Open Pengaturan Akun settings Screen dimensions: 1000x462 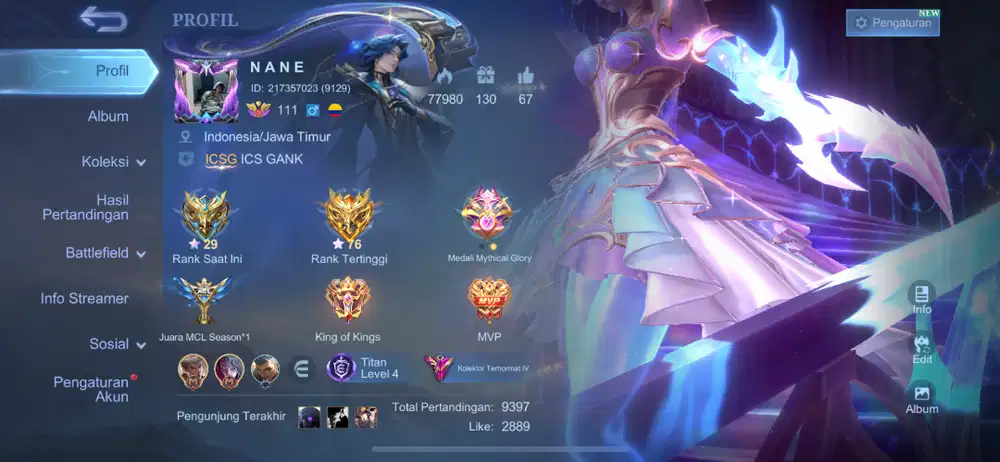(x=91, y=389)
